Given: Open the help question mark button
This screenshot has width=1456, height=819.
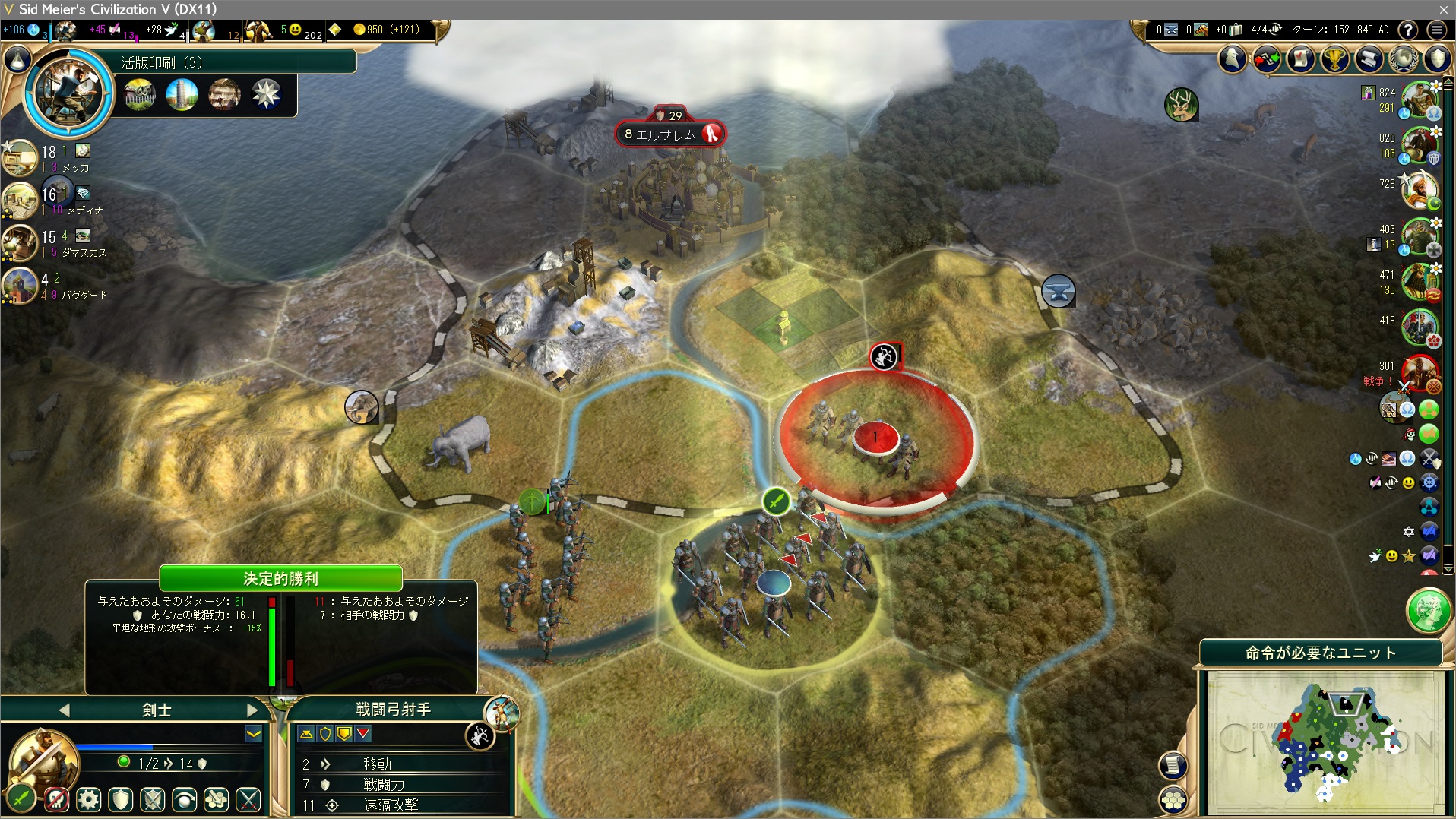Looking at the screenshot, I should tap(1408, 30).
